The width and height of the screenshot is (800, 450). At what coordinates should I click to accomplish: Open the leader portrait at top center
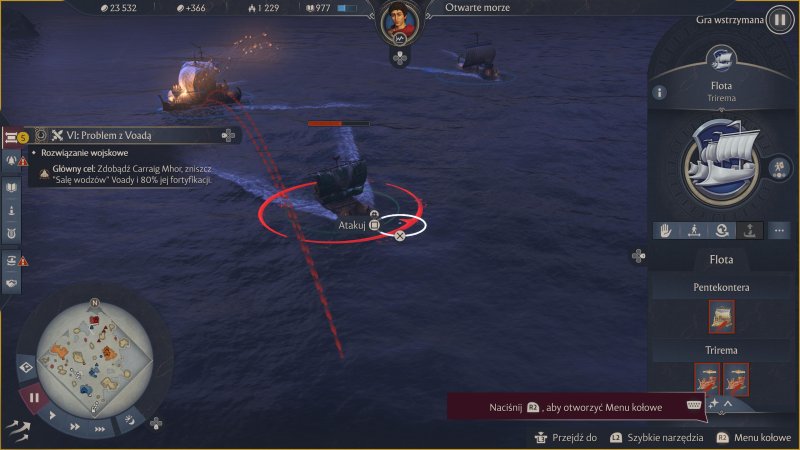(399, 20)
